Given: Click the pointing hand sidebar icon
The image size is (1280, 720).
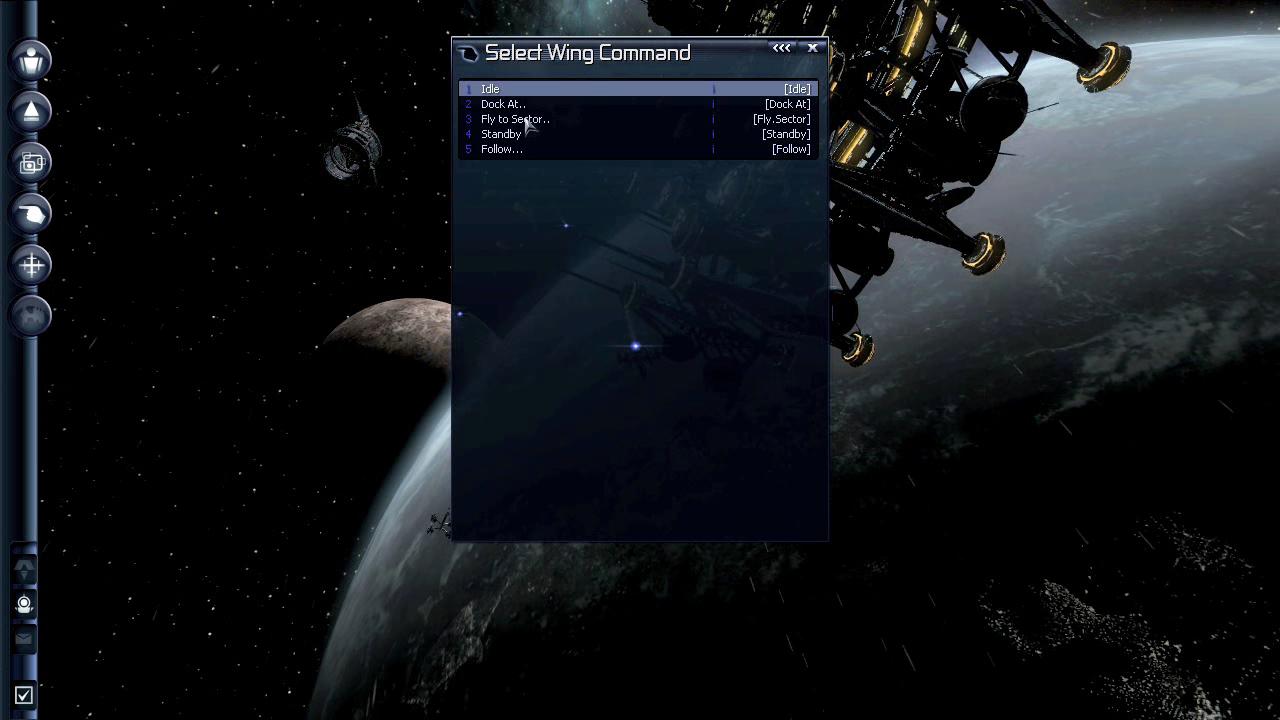Looking at the screenshot, I should pos(31,213).
